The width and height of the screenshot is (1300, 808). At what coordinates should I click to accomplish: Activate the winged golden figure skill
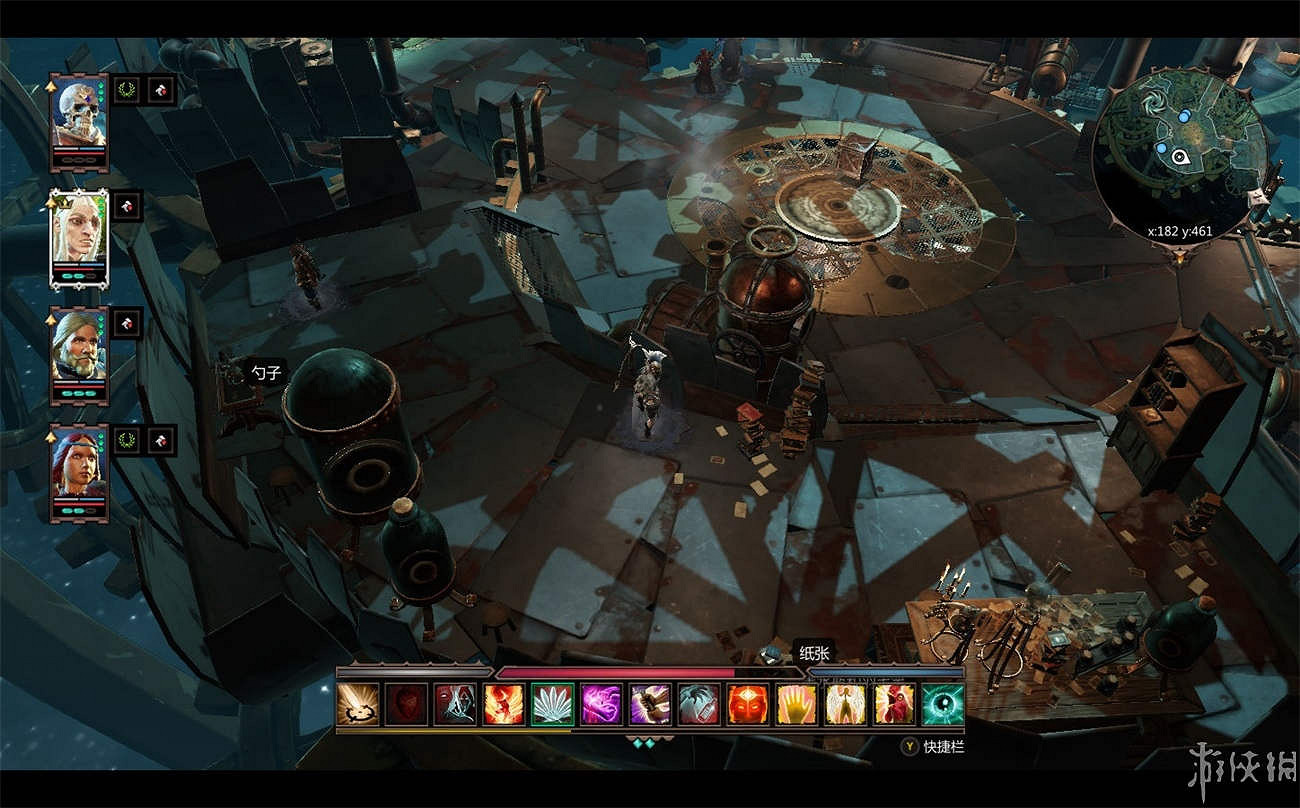tap(845, 704)
